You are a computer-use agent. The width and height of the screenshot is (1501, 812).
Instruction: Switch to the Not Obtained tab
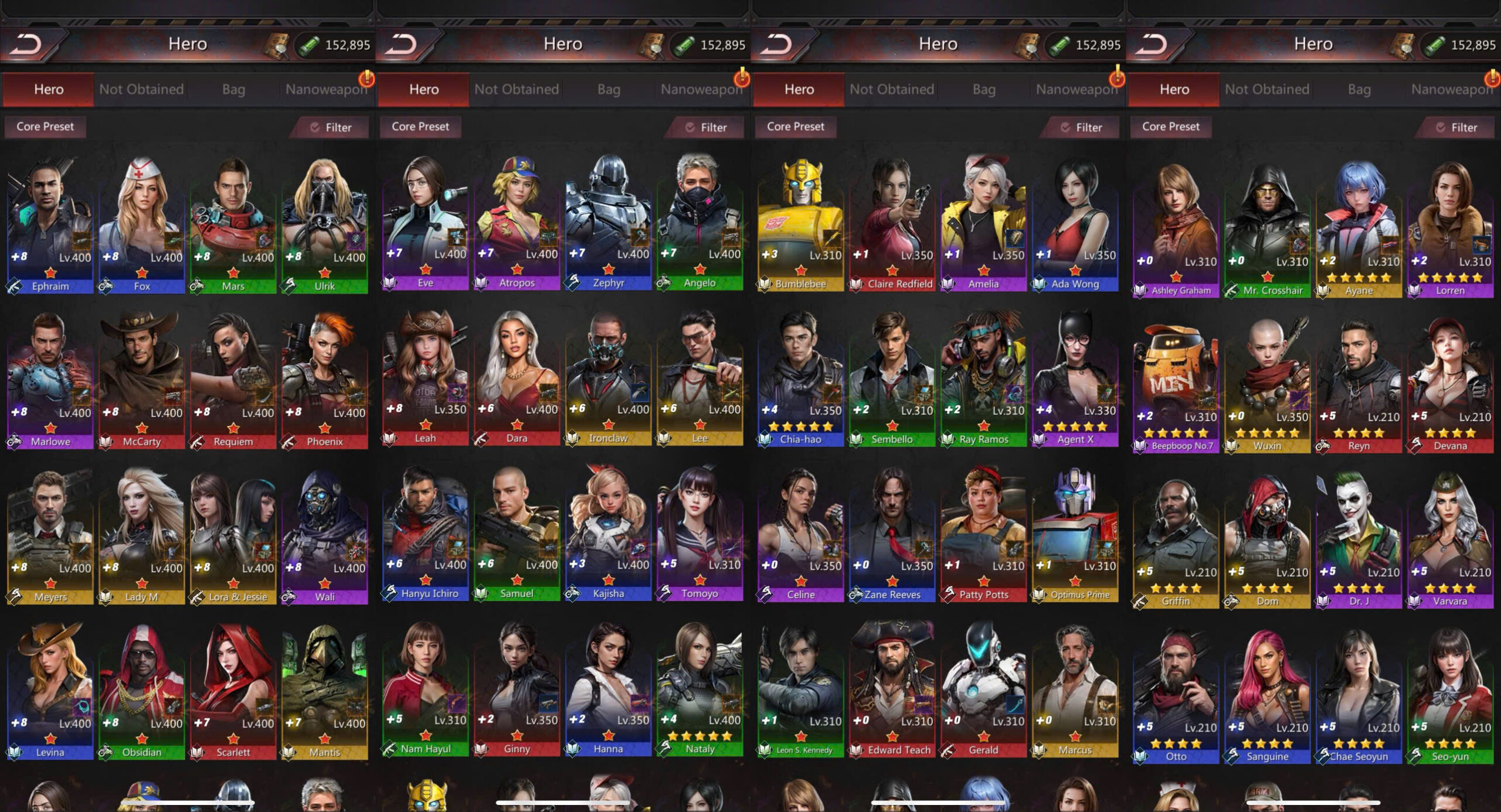tap(141, 89)
